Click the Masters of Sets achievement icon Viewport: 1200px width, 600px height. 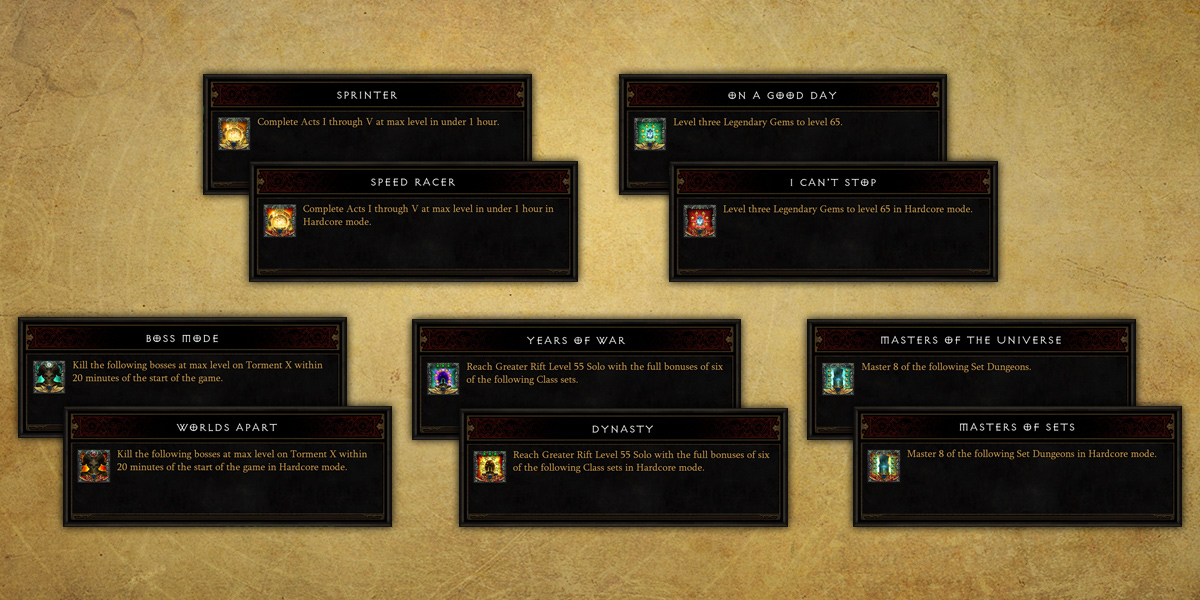click(884, 466)
